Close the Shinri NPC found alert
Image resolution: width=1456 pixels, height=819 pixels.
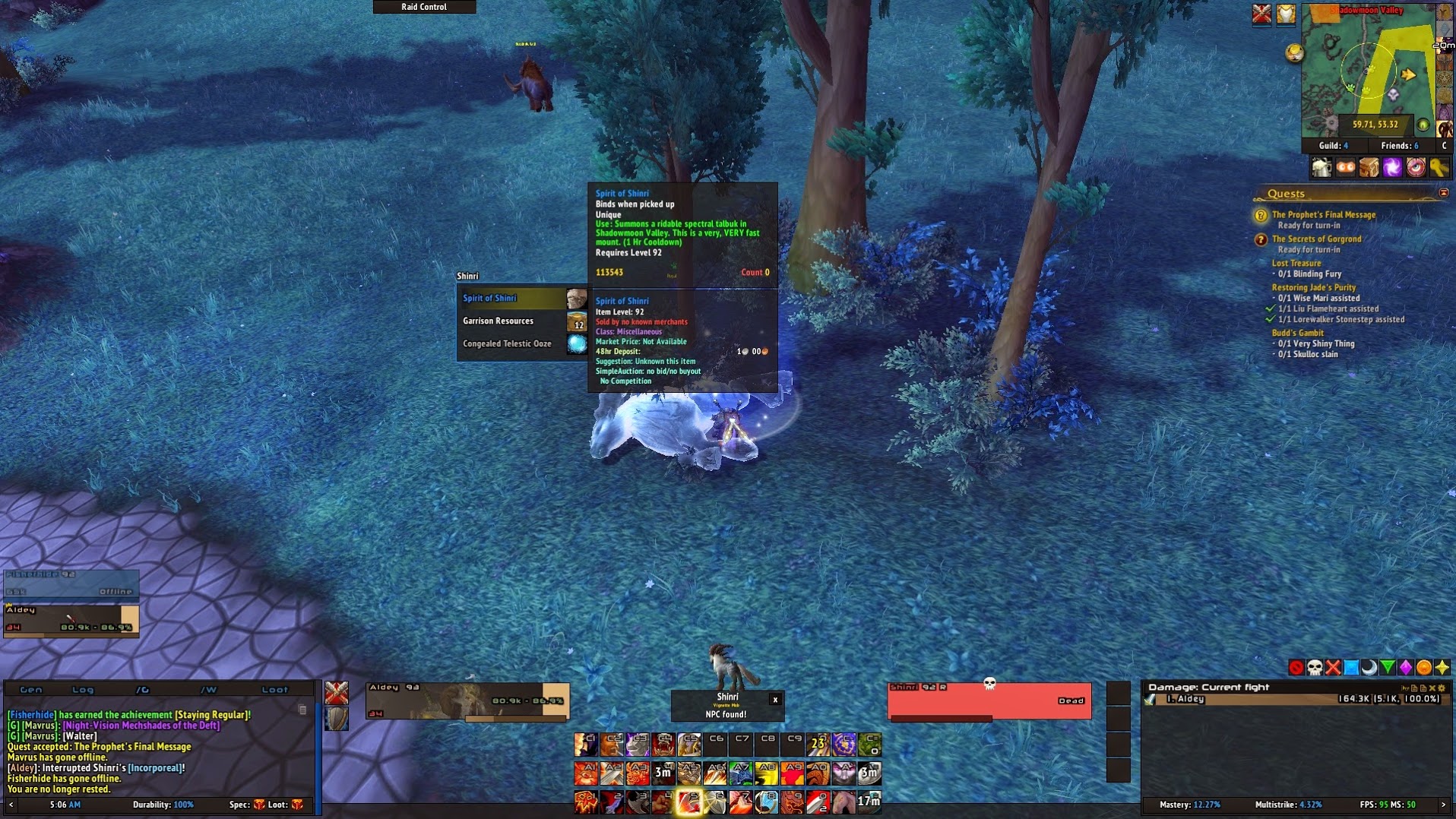pos(775,700)
